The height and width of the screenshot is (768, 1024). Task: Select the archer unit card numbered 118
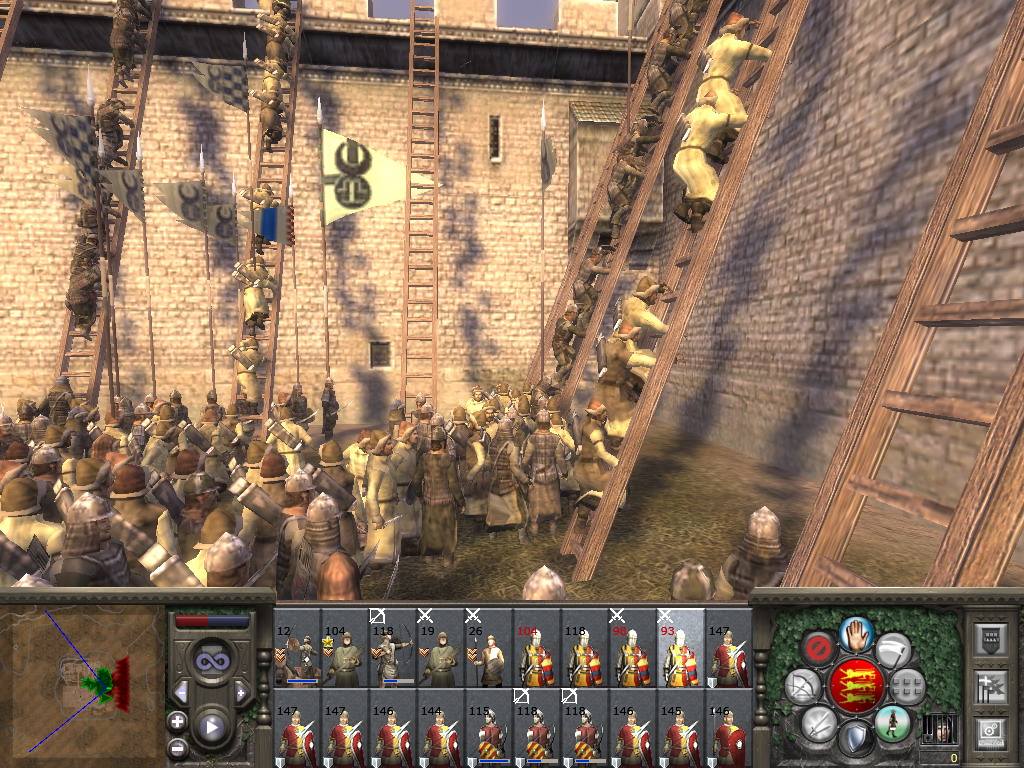coord(393,649)
